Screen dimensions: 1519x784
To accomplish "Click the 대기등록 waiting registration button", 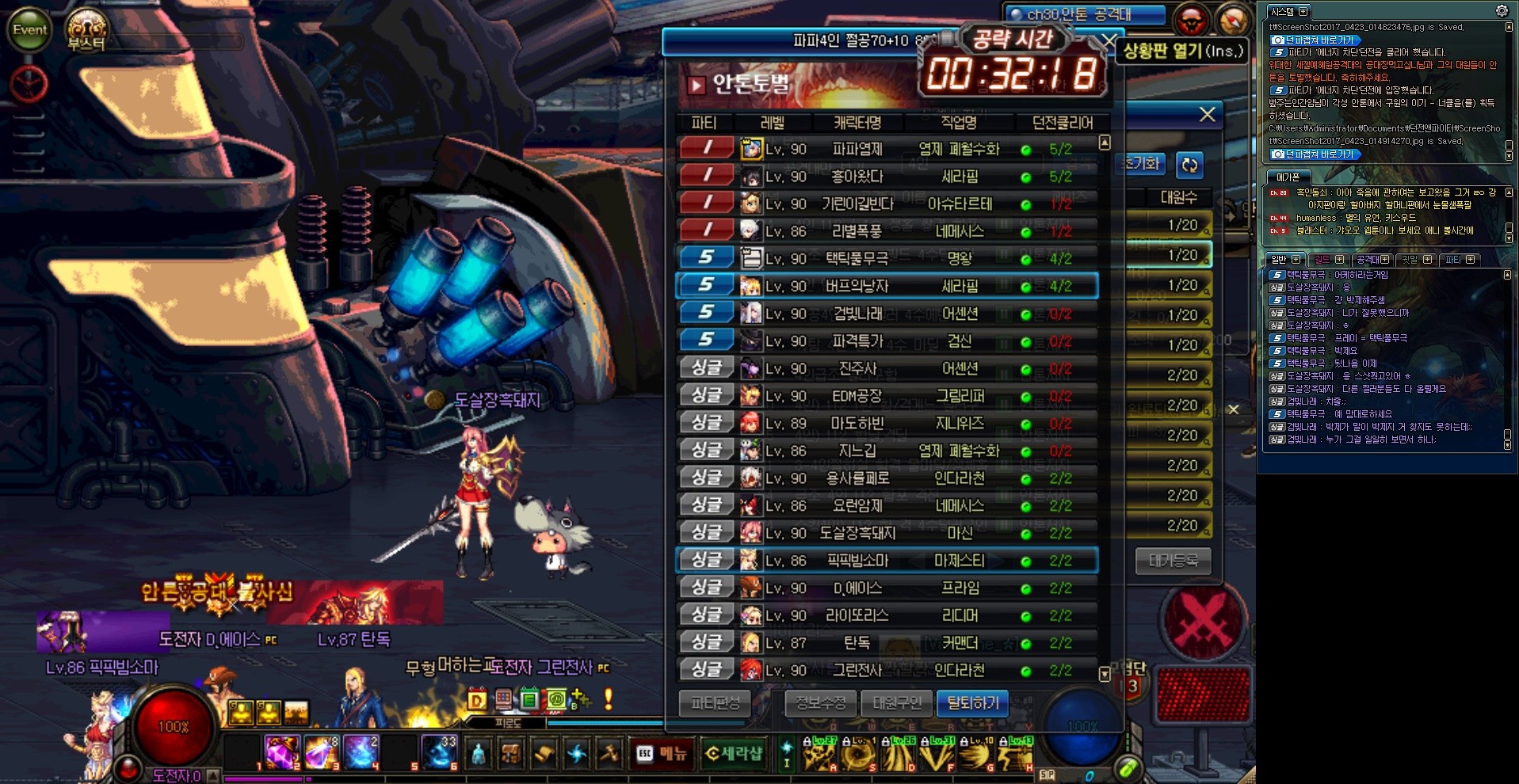I will (1173, 561).
